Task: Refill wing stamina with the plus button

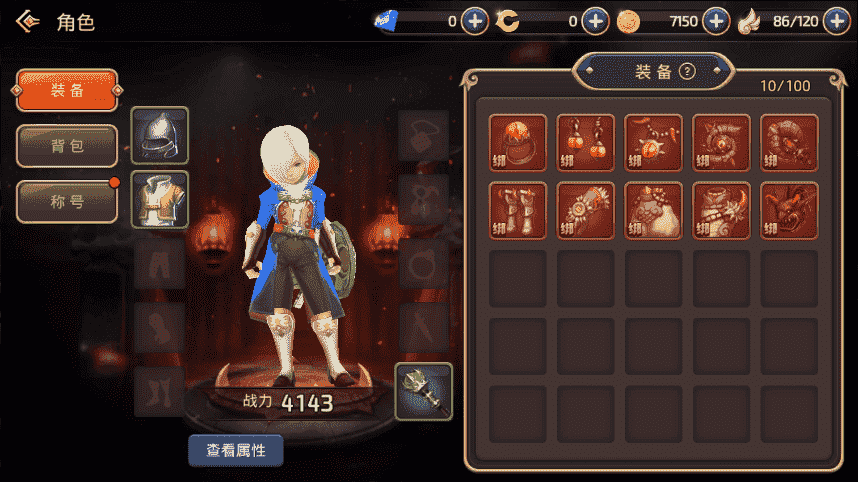Action: click(836, 20)
